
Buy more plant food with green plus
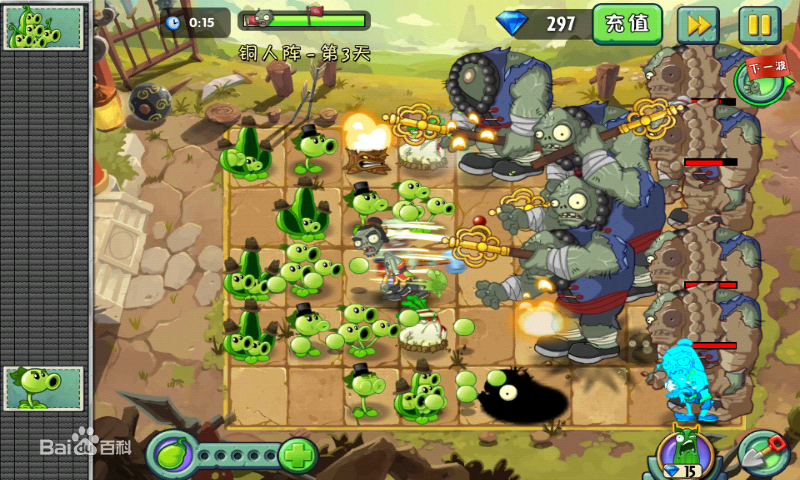click(298, 456)
